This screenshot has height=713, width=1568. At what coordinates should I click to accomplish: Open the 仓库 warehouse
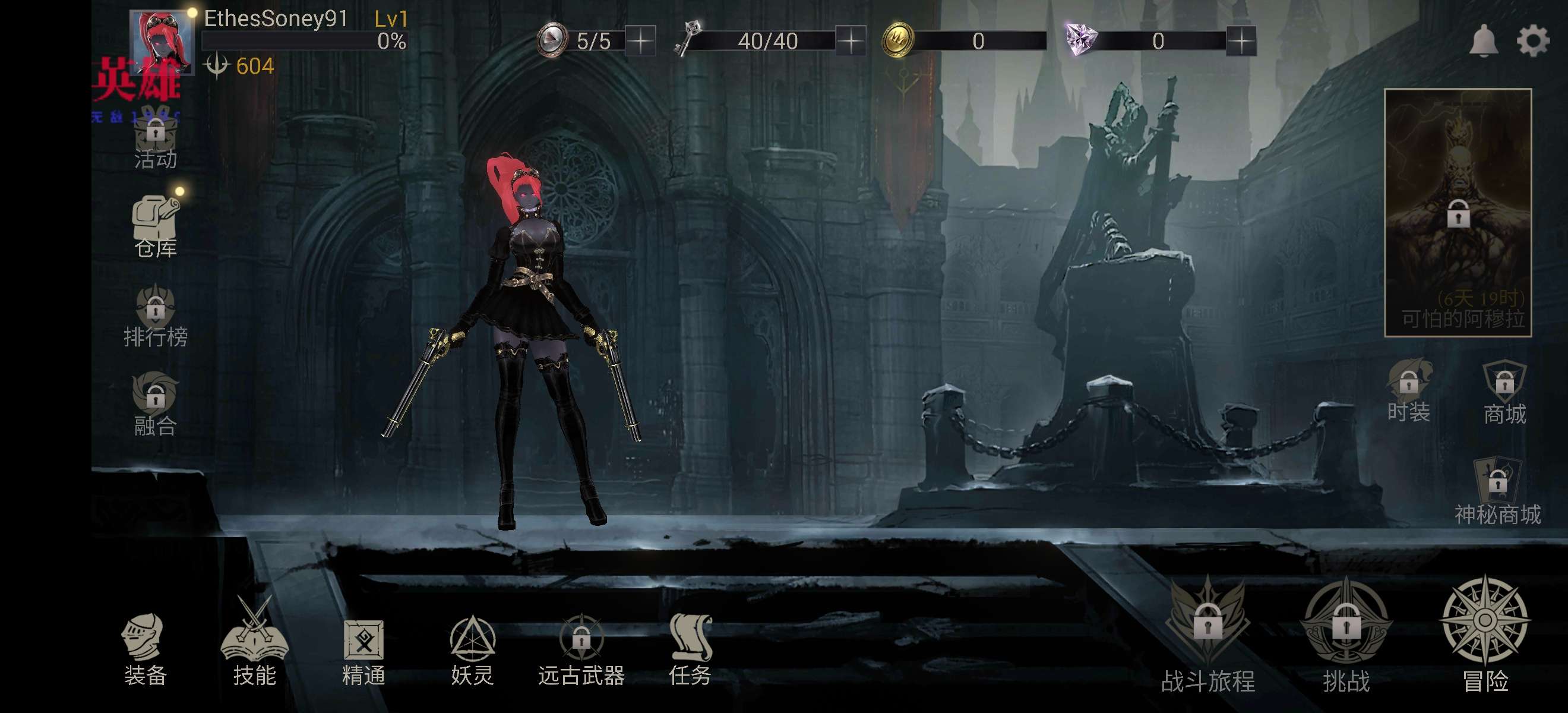[156, 226]
